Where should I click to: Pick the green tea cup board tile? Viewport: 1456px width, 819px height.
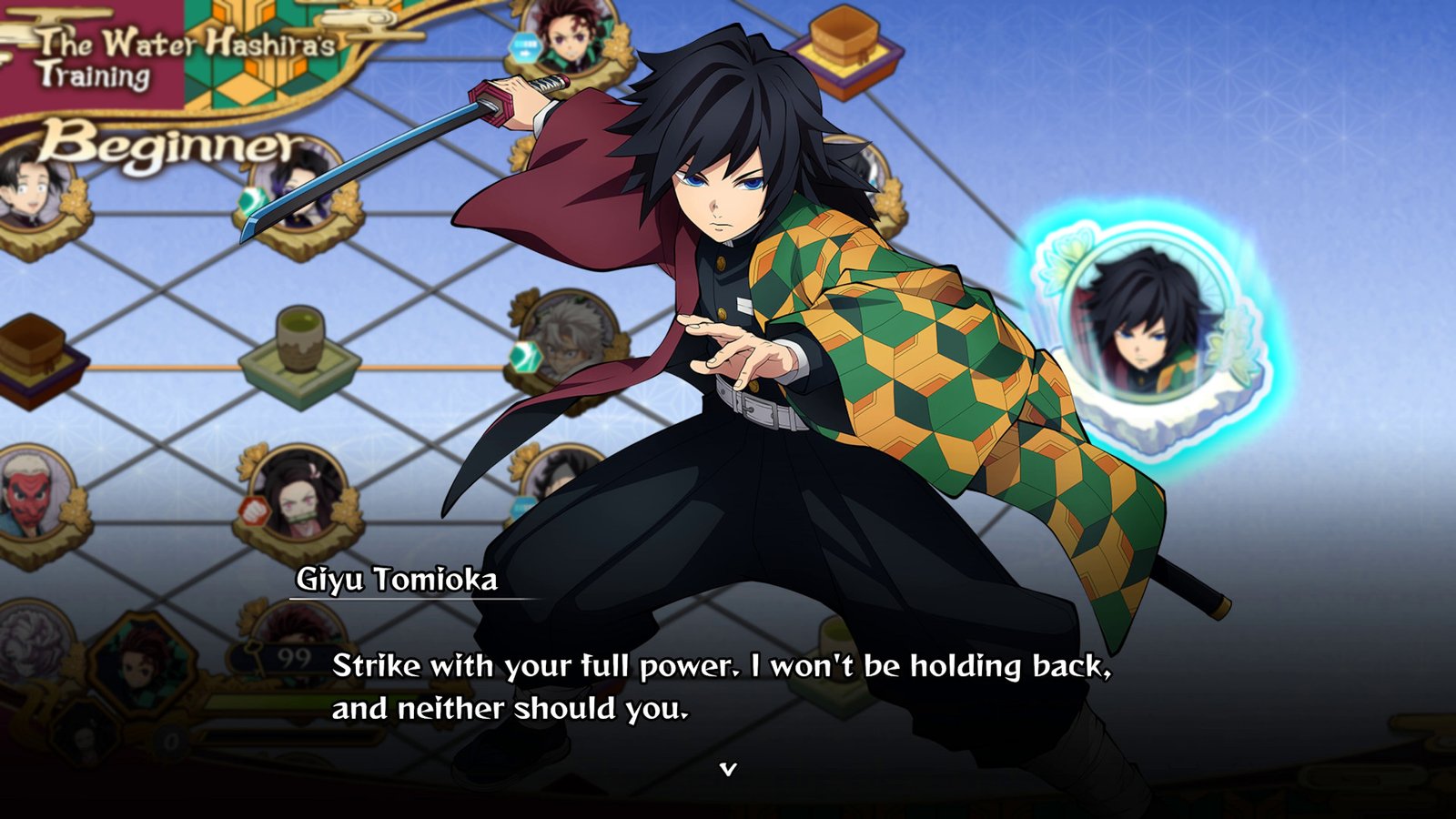(x=298, y=350)
